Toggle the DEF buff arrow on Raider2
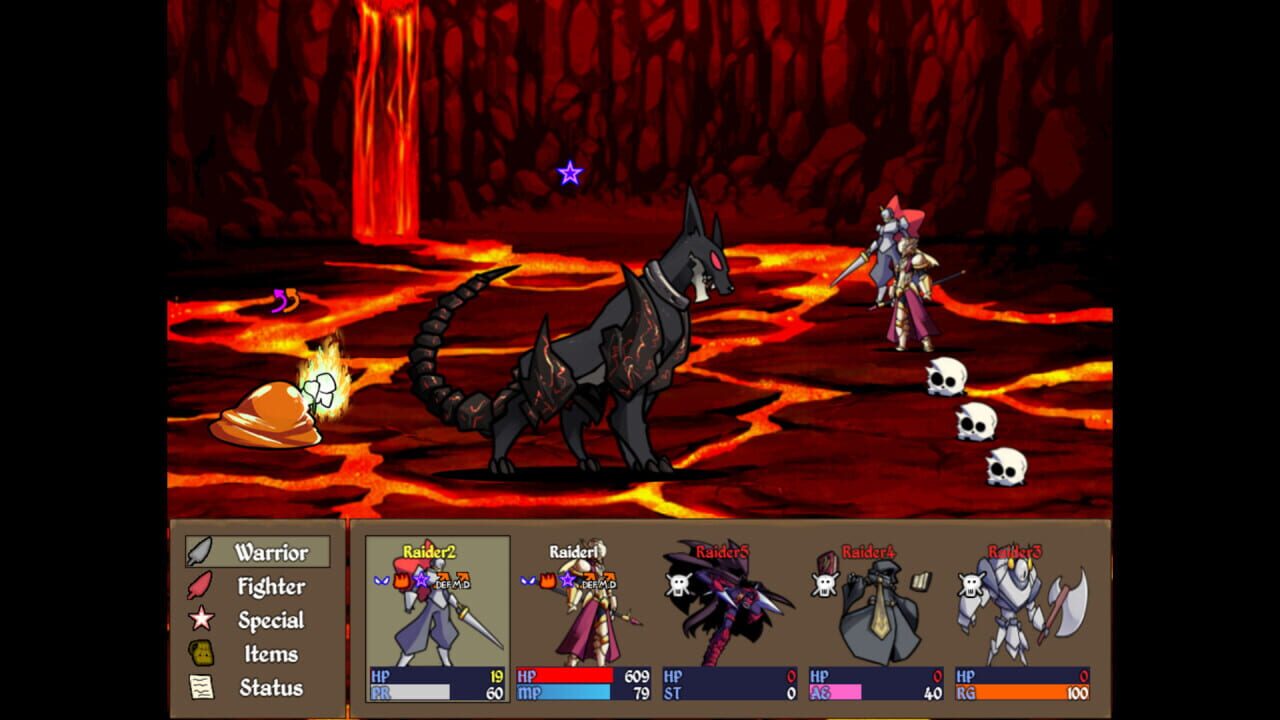Viewport: 1280px width, 720px height. pos(443,578)
